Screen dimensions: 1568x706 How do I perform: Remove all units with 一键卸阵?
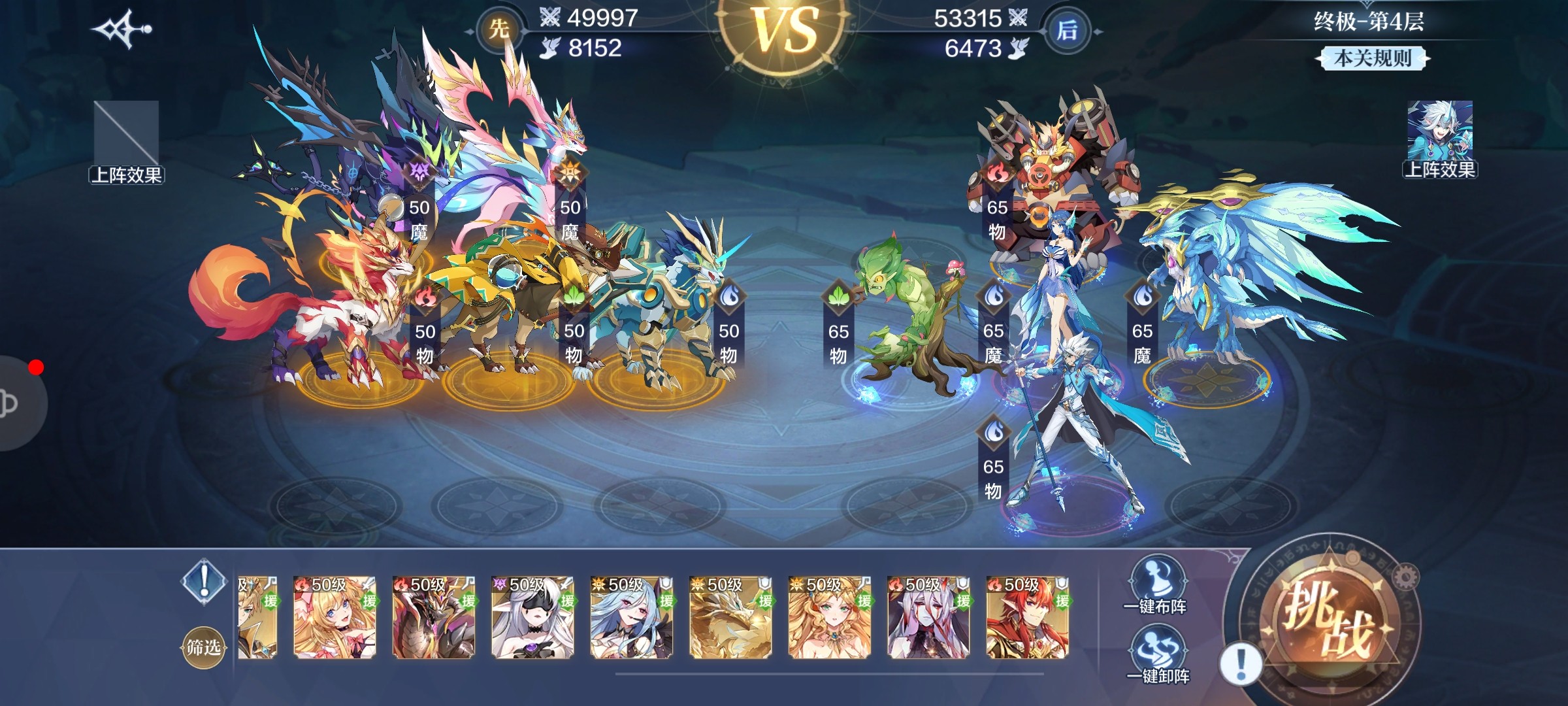pyautogui.click(x=1158, y=655)
